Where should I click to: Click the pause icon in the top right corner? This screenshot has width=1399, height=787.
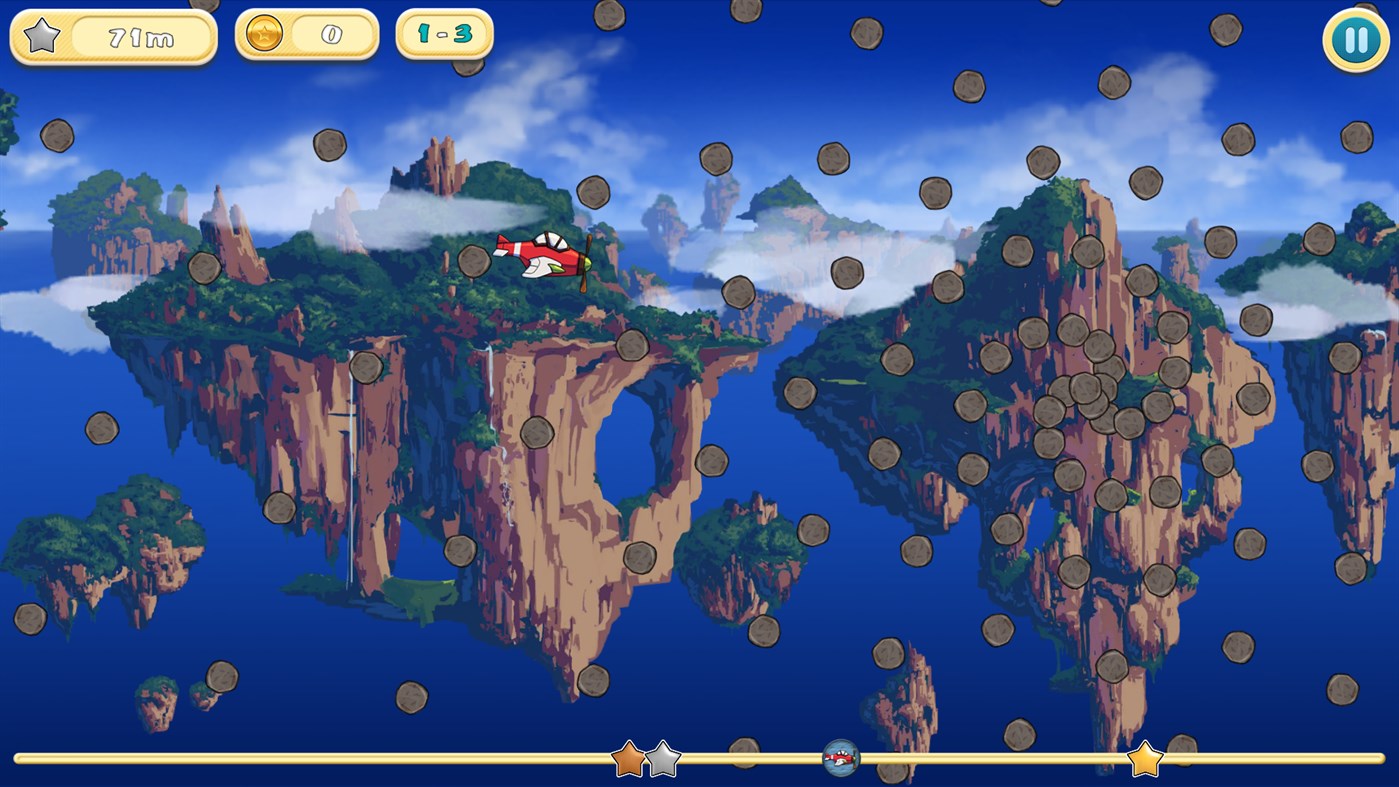click(1355, 39)
